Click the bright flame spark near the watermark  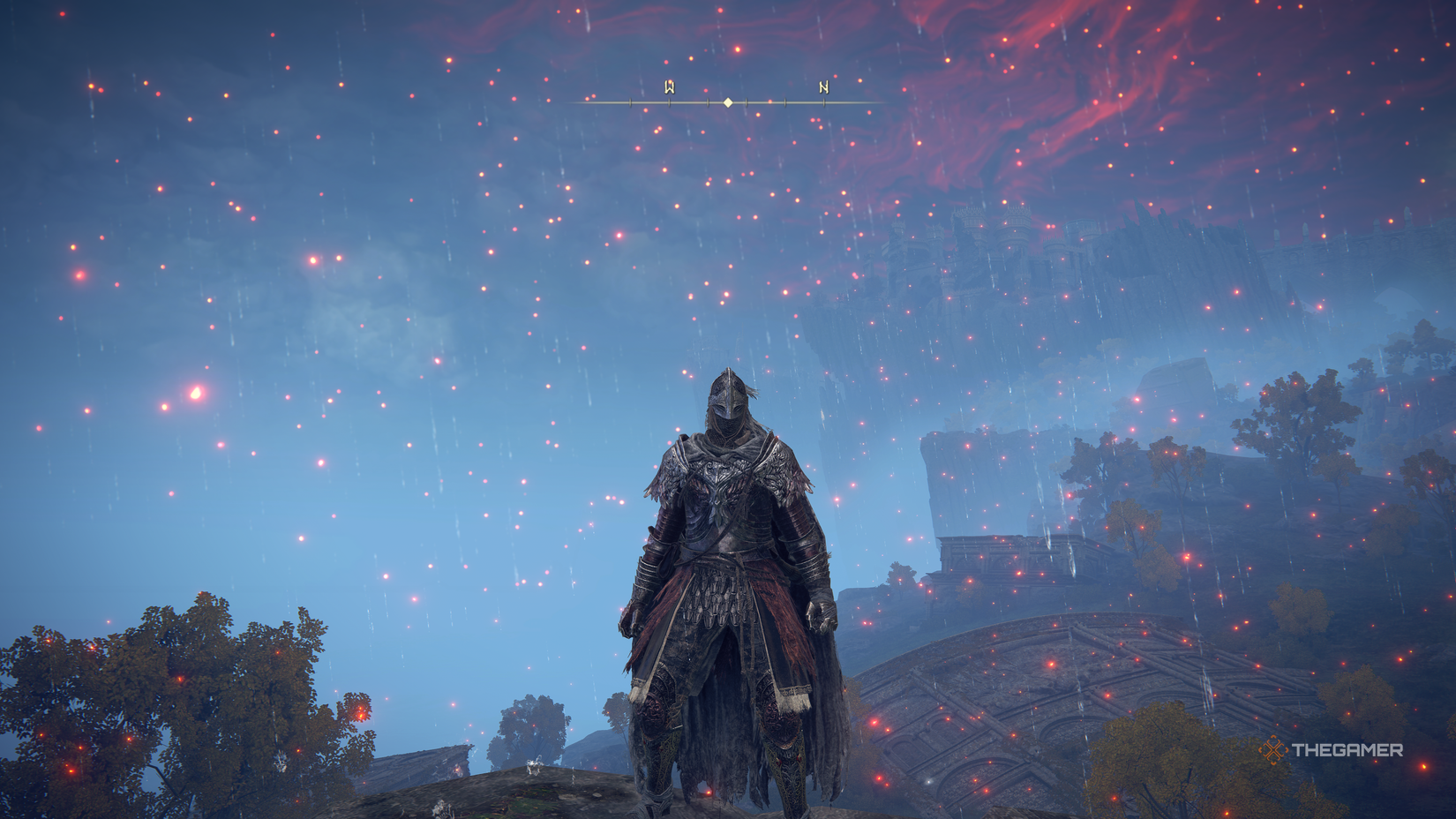coord(1422,766)
